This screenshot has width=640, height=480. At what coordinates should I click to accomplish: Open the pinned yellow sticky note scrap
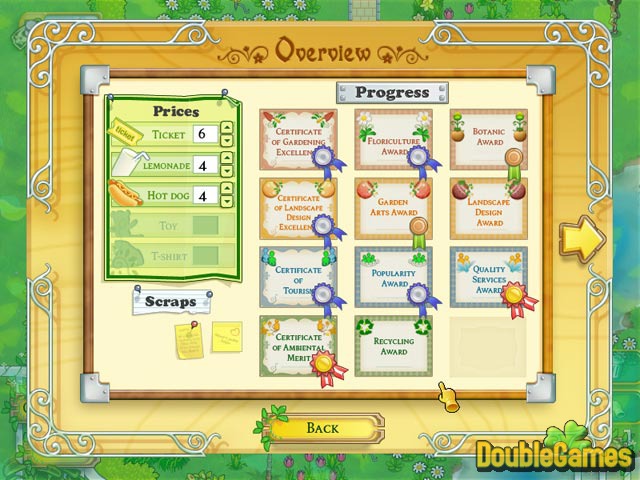[189, 340]
